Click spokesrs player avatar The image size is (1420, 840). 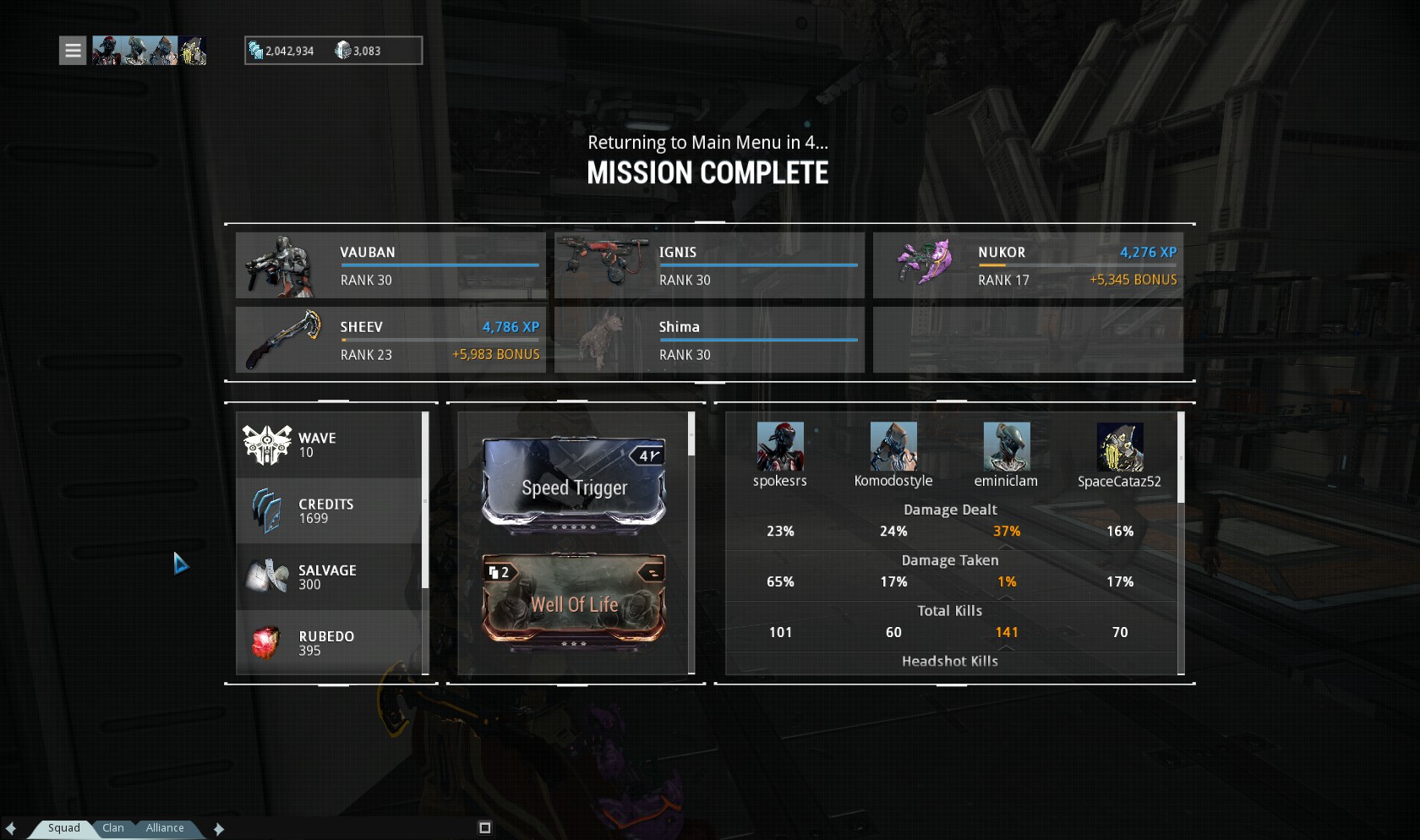point(779,446)
